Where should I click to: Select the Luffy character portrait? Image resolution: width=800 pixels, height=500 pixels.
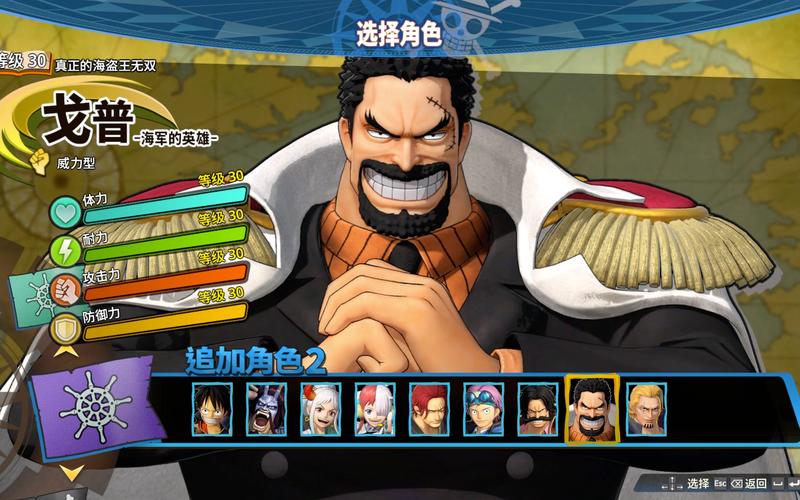point(213,409)
